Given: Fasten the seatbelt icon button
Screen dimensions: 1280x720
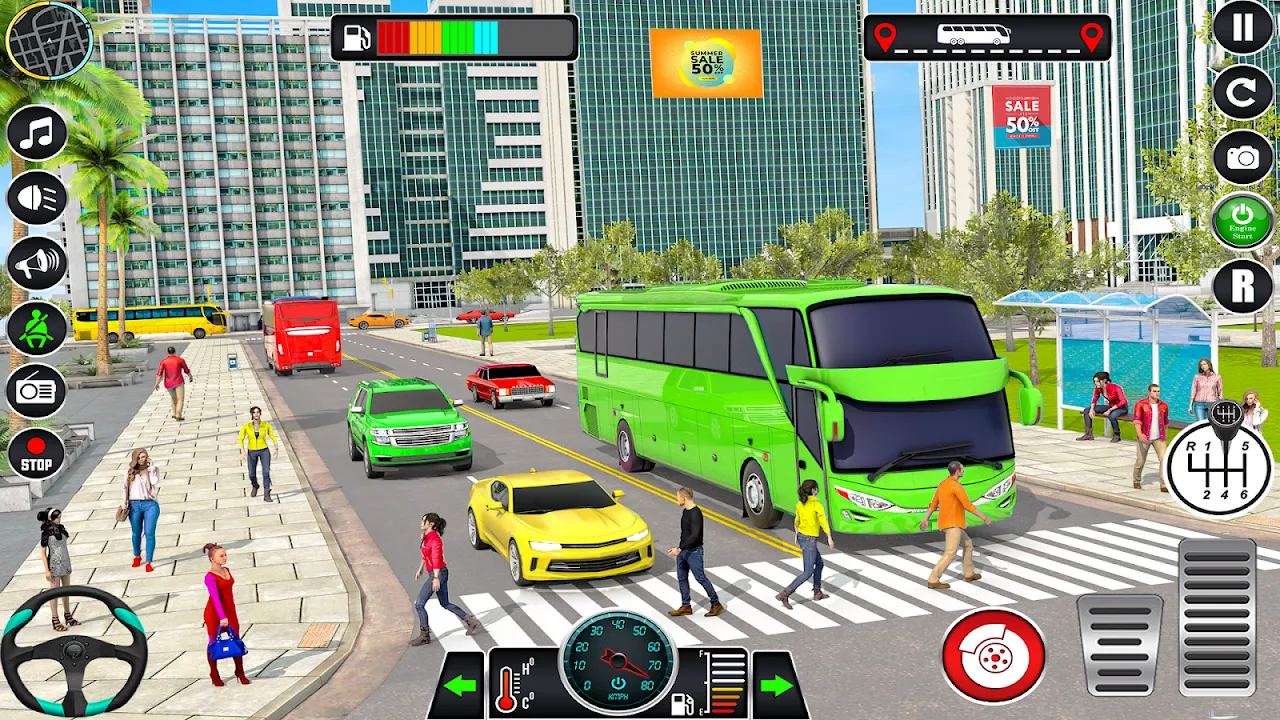Looking at the screenshot, I should 37,328.
